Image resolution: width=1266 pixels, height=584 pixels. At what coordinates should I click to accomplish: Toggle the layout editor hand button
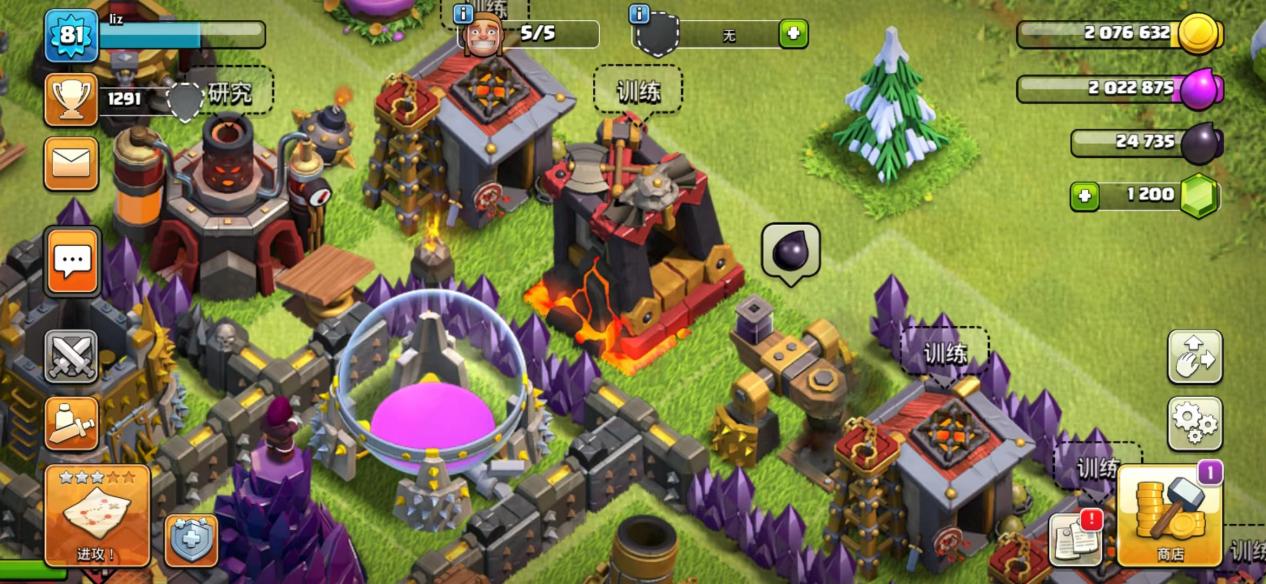click(1195, 356)
